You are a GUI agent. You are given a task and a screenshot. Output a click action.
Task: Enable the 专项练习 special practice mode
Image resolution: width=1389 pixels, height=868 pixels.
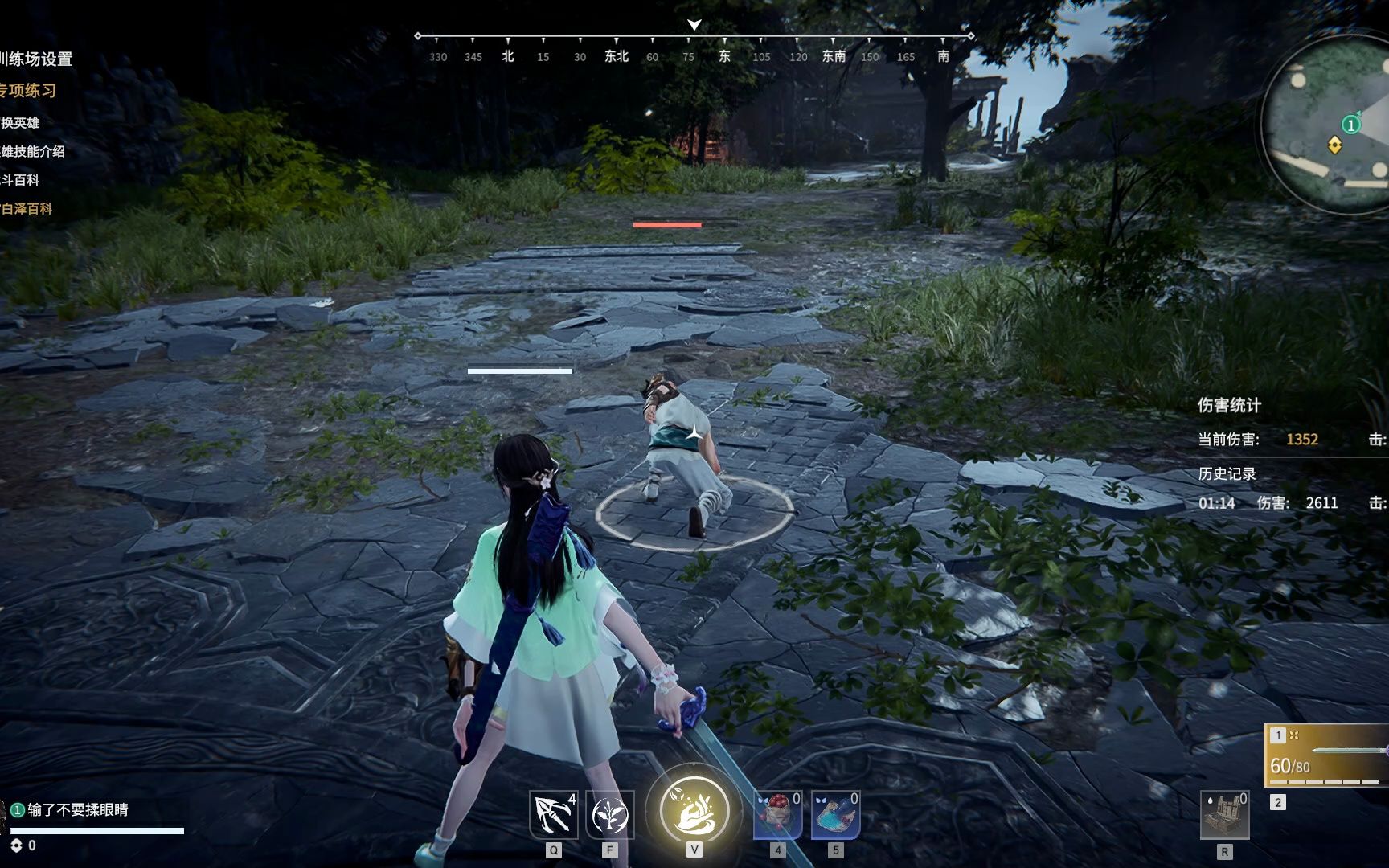28,91
